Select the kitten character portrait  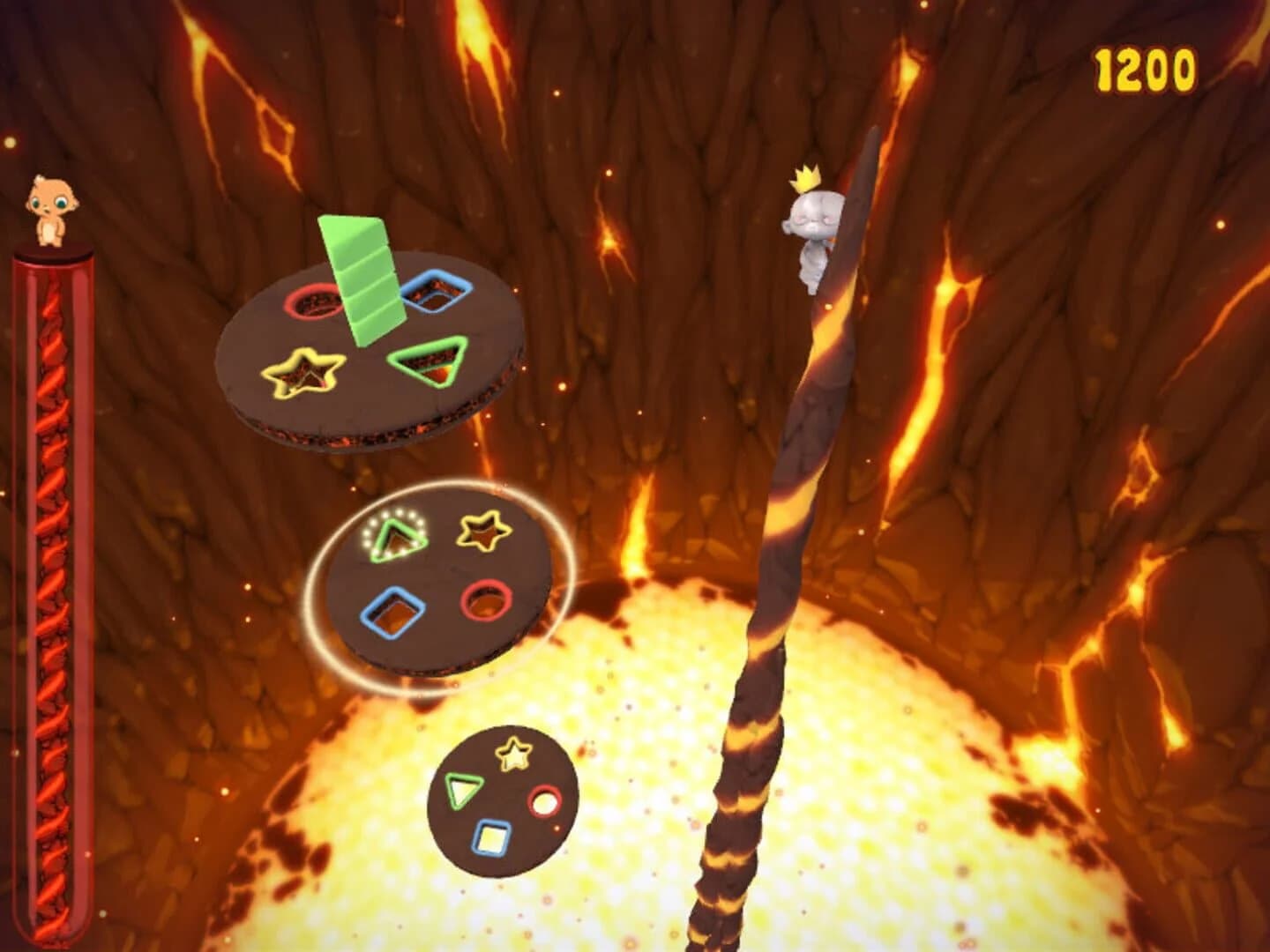52,209
